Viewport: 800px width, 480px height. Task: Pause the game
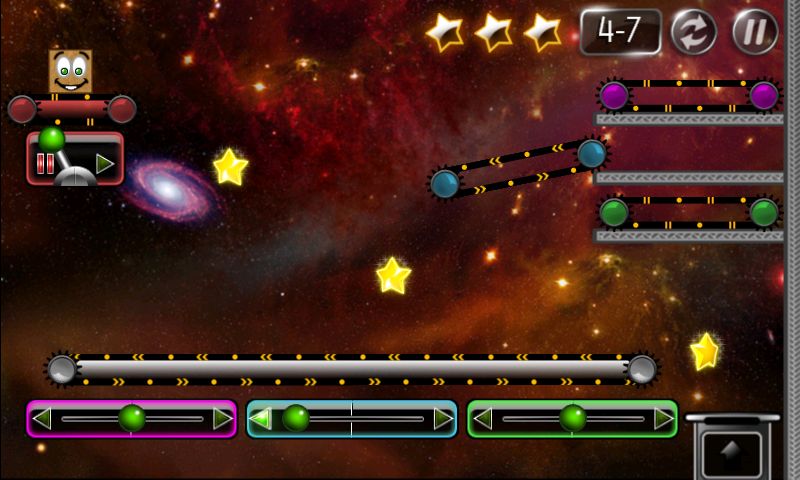click(755, 32)
